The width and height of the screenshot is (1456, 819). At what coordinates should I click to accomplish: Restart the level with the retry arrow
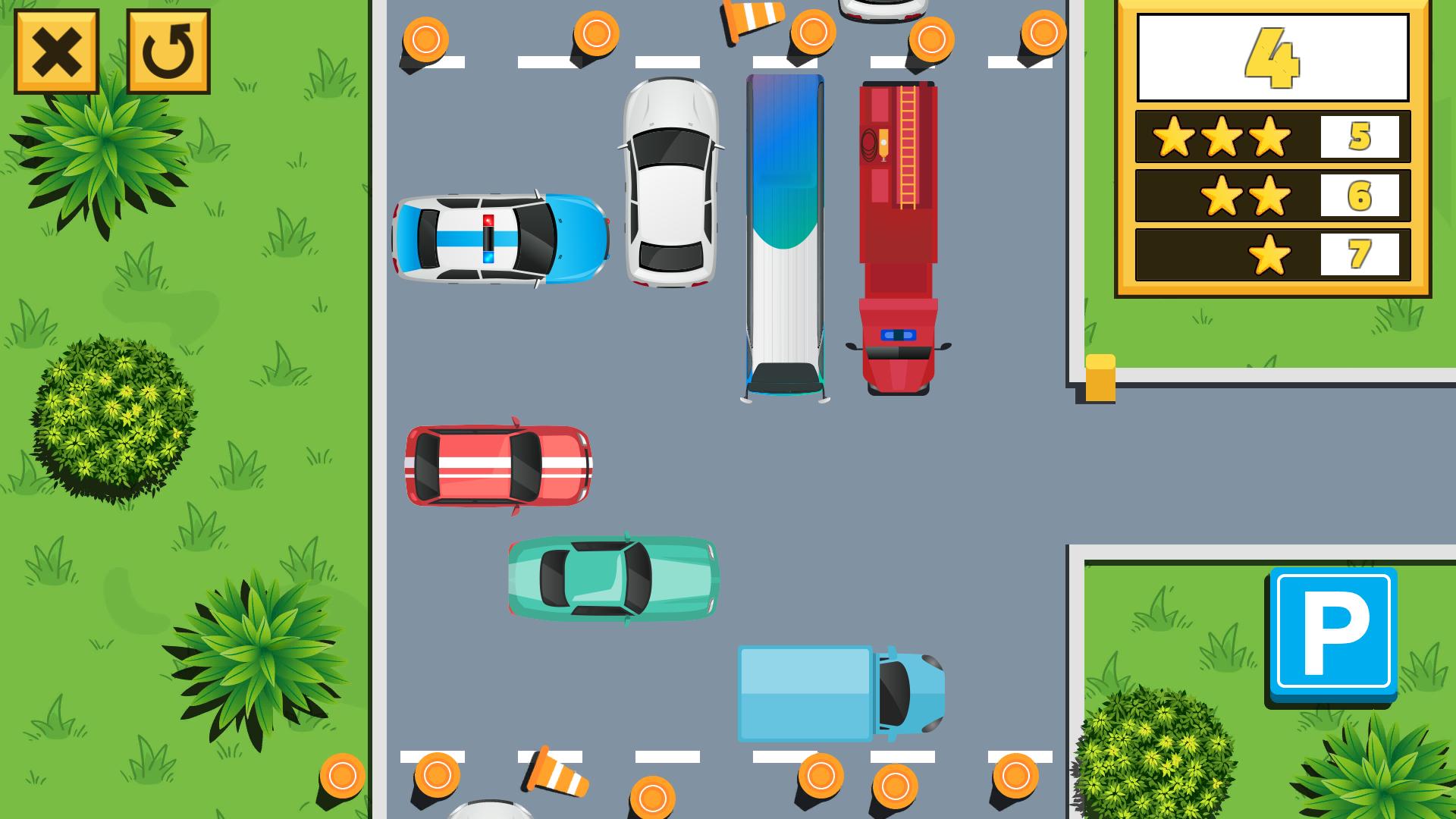pos(168,52)
